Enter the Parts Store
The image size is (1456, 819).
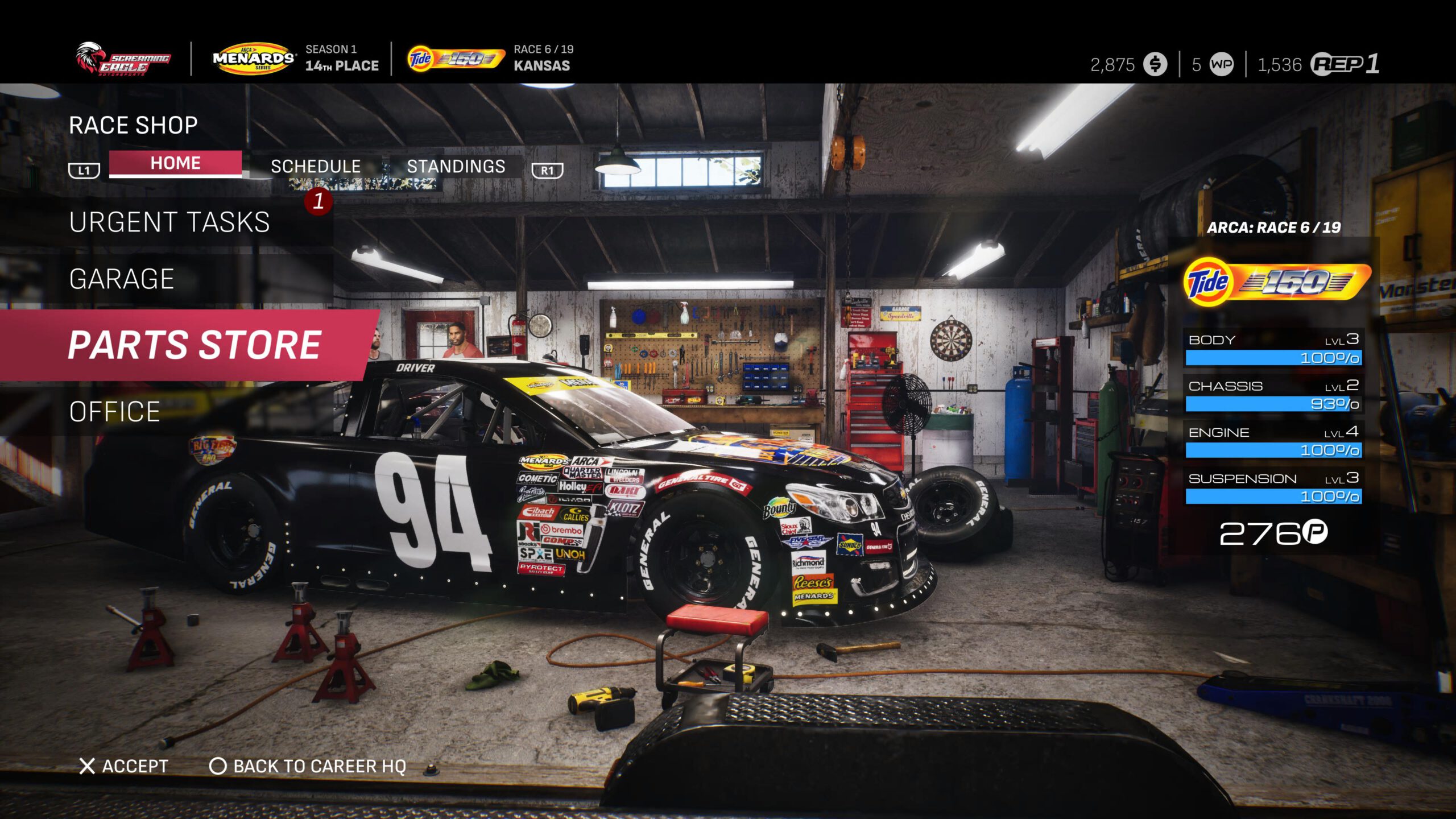[x=194, y=345]
